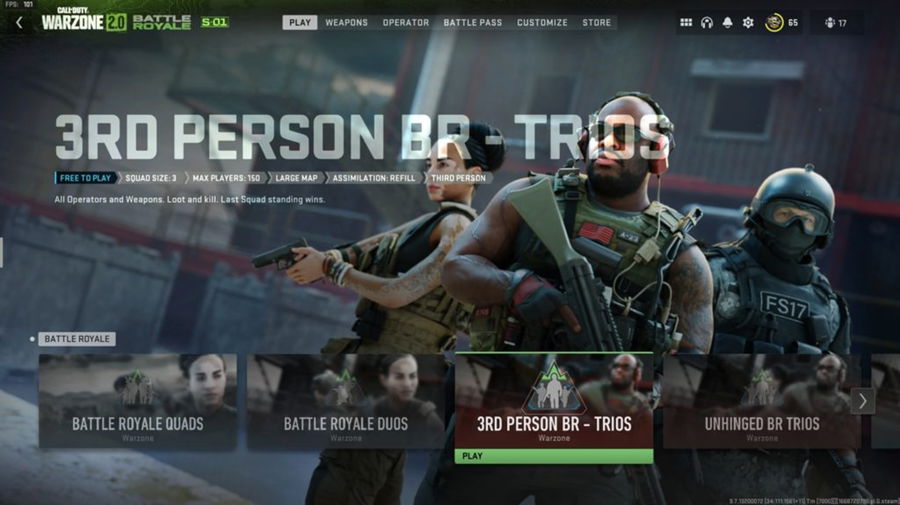
Task: Open the social friends list showing 17
Action: (834, 22)
